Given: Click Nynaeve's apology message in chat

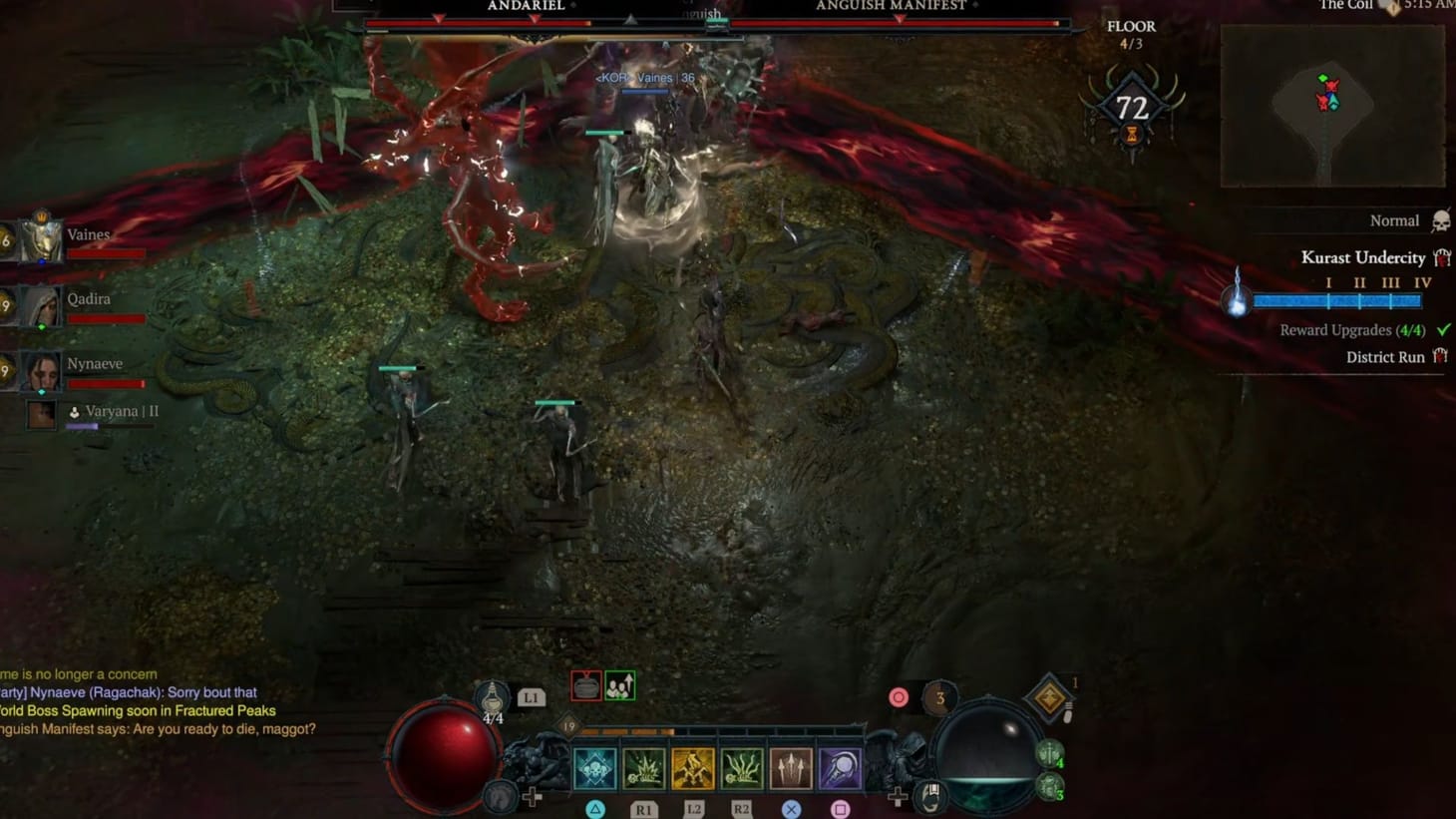Looking at the screenshot, I should (130, 691).
